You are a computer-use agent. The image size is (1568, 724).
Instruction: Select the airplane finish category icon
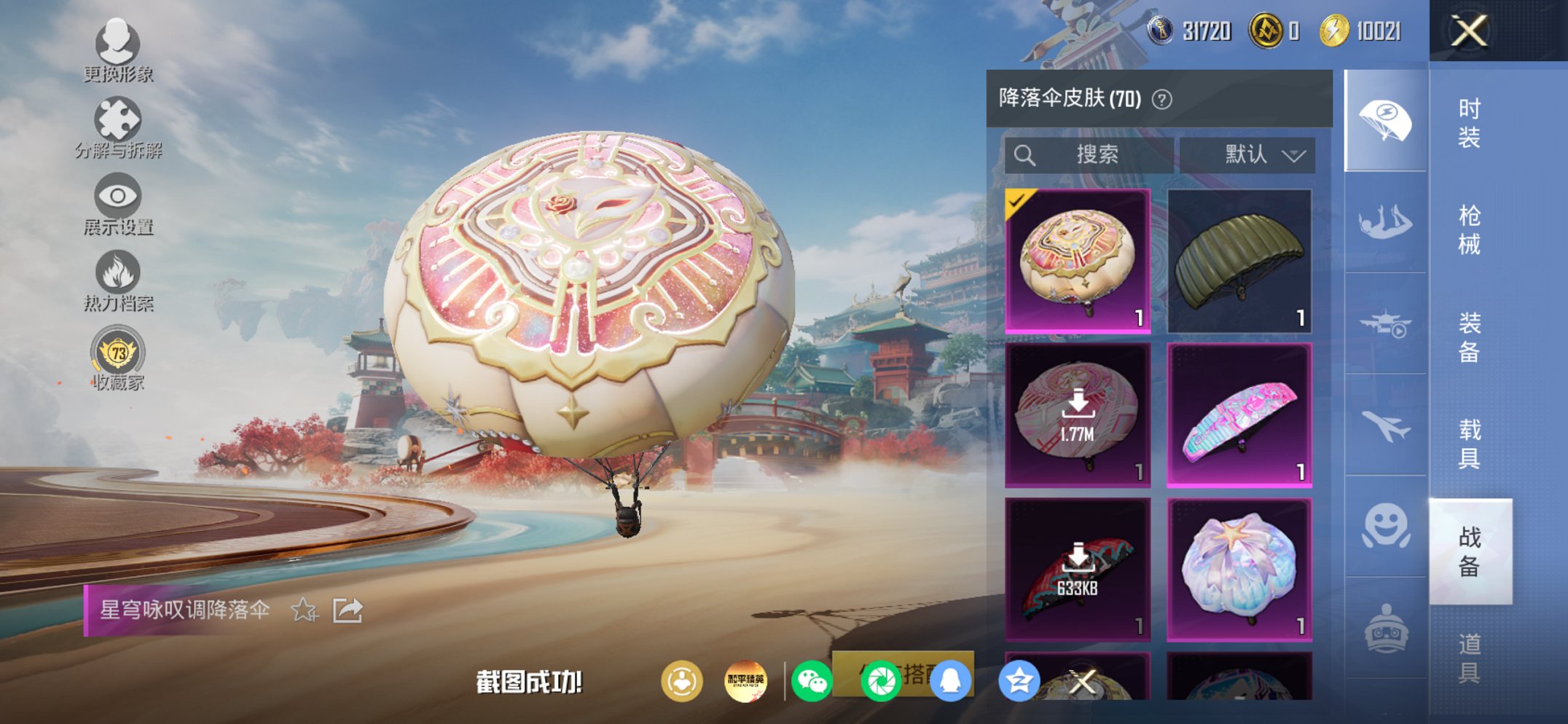[1387, 426]
